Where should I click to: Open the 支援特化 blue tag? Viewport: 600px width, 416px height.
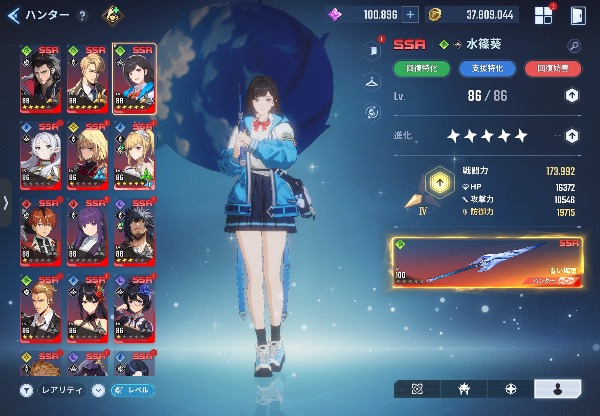coord(487,68)
